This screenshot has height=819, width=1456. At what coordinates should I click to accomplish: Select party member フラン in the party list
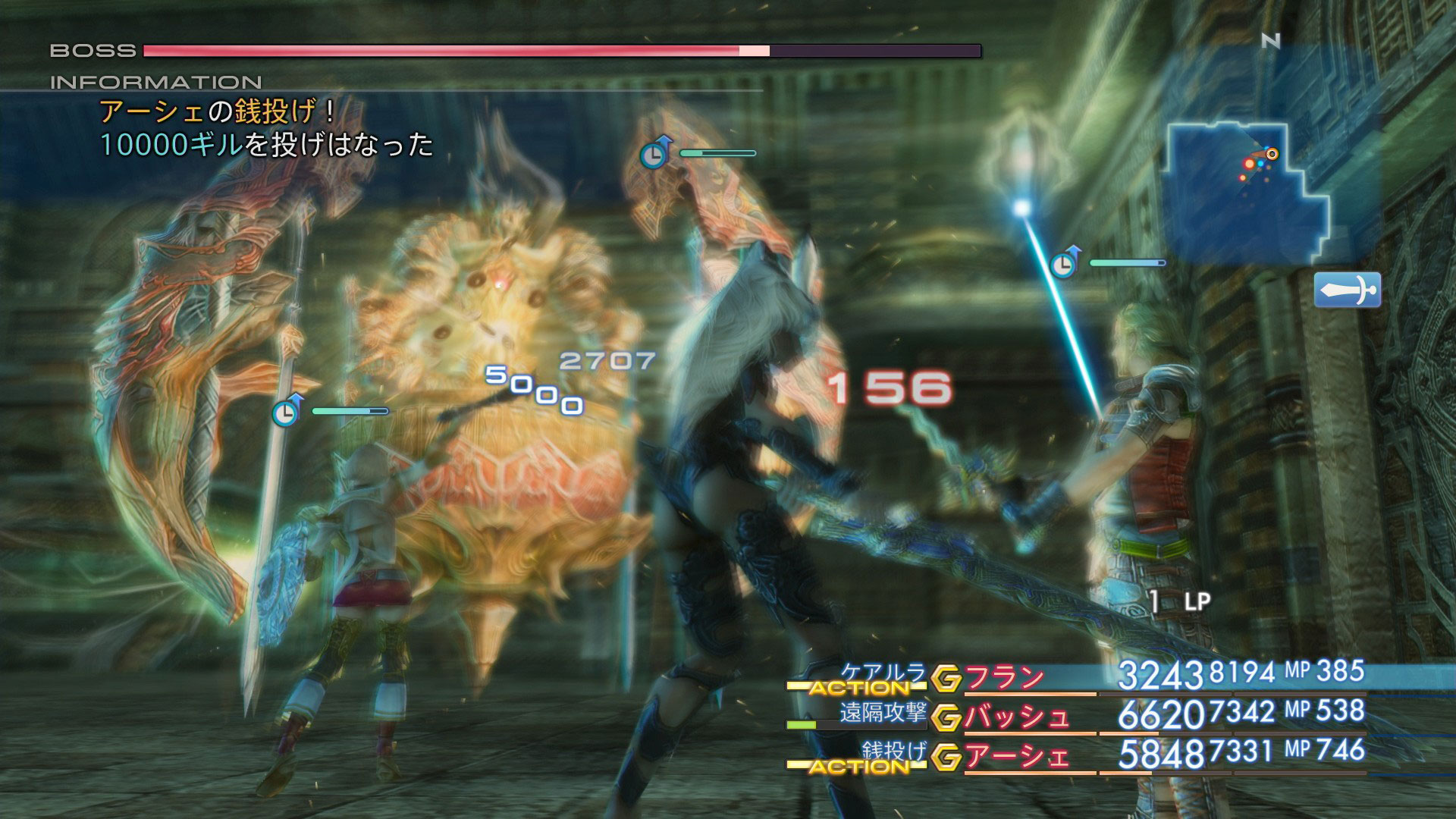(1005, 677)
